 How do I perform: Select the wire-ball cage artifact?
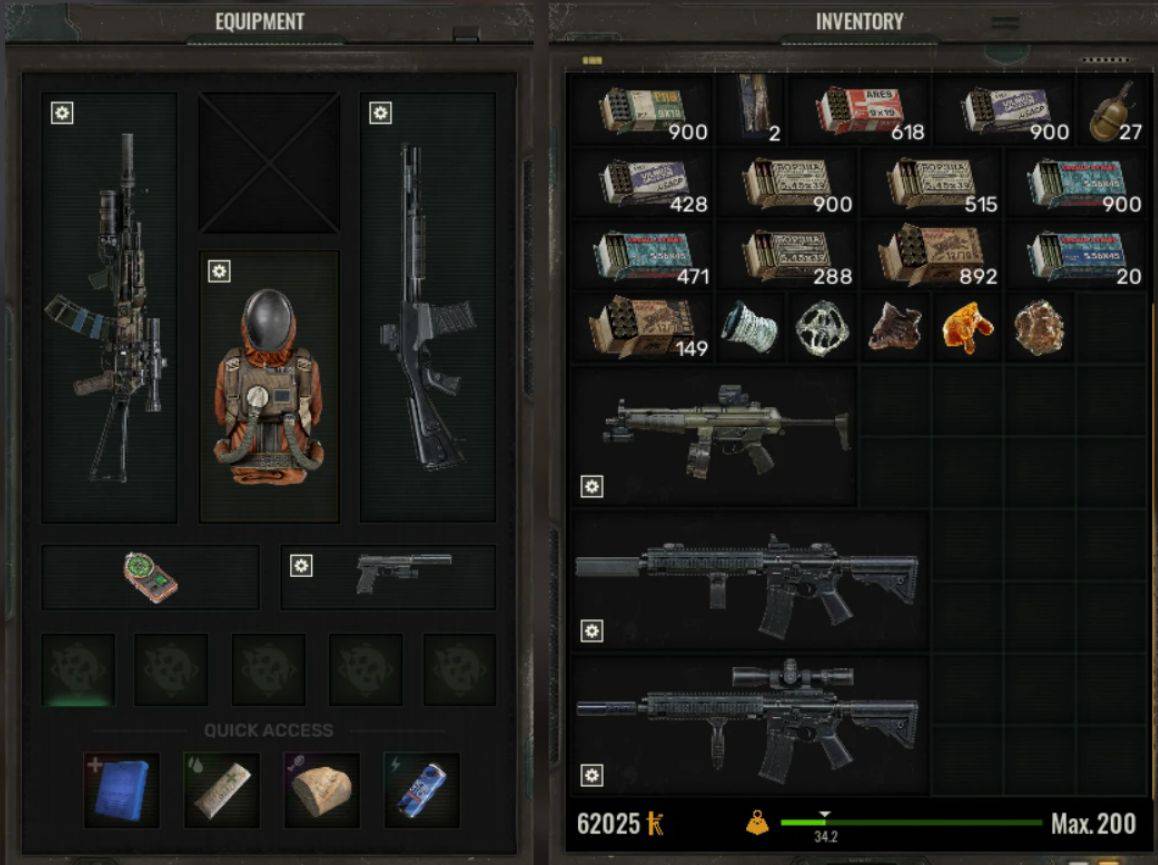pos(823,326)
